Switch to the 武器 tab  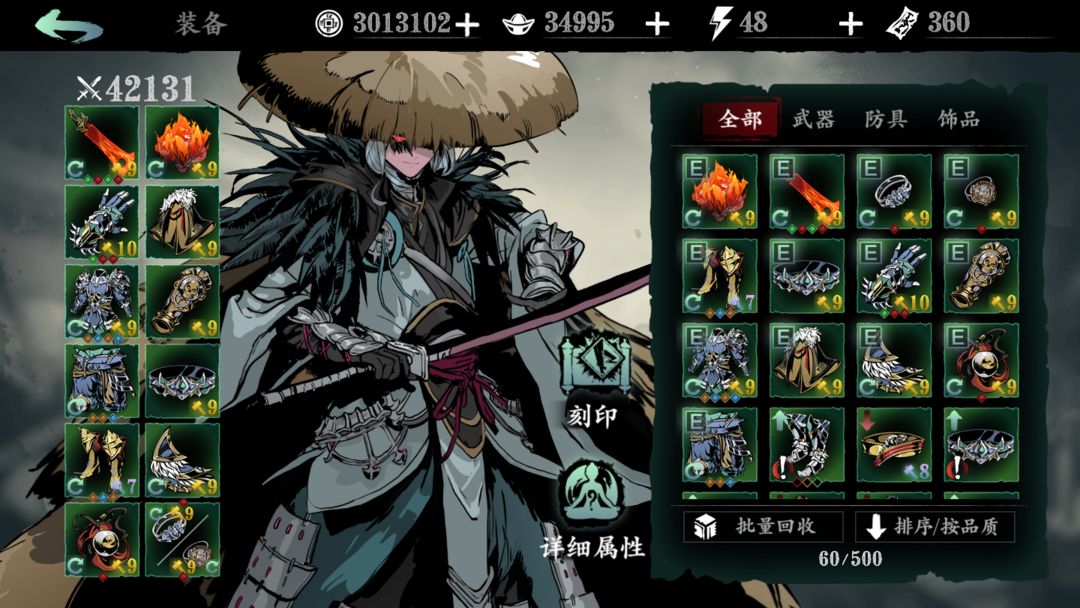[813, 120]
